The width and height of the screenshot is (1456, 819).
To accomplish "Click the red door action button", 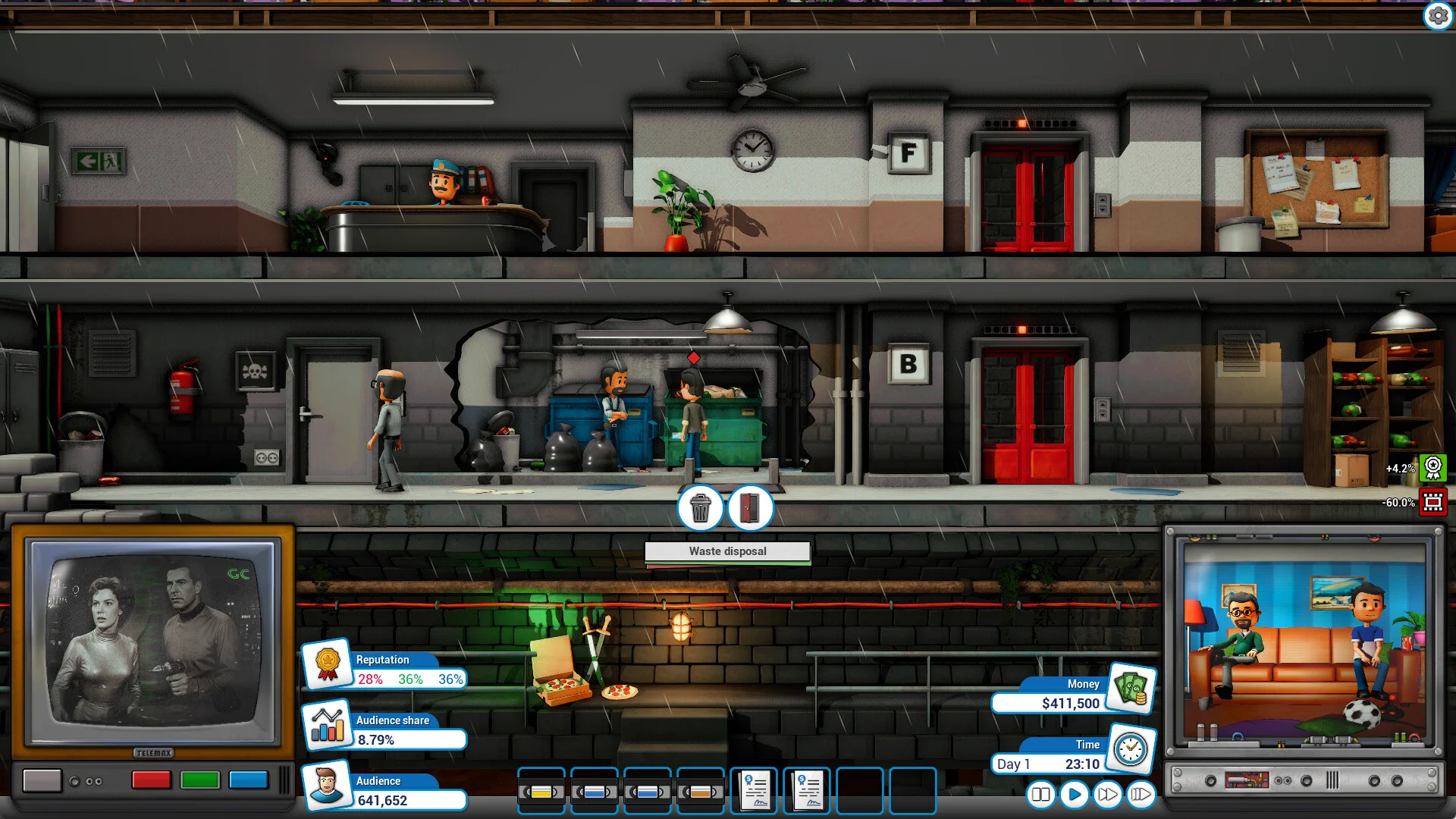I will tap(749, 508).
